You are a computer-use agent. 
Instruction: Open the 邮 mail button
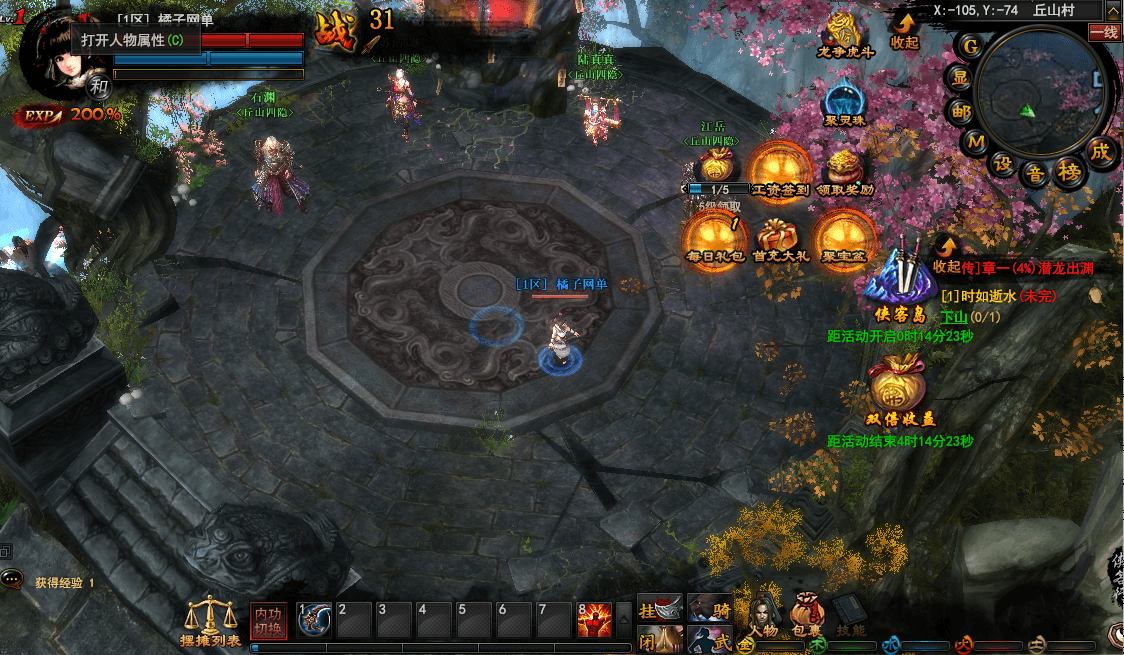960,111
